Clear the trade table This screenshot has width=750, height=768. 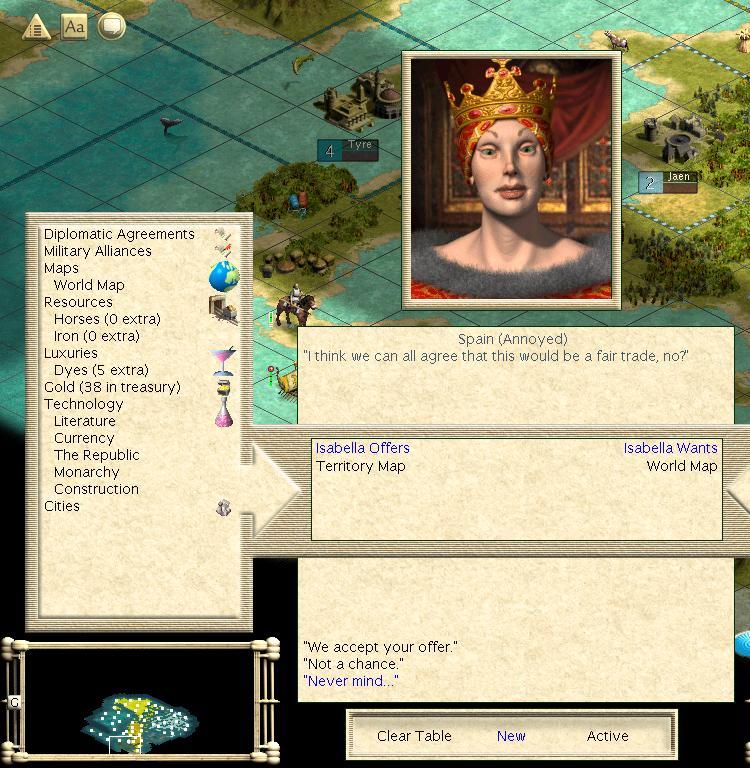(414, 736)
